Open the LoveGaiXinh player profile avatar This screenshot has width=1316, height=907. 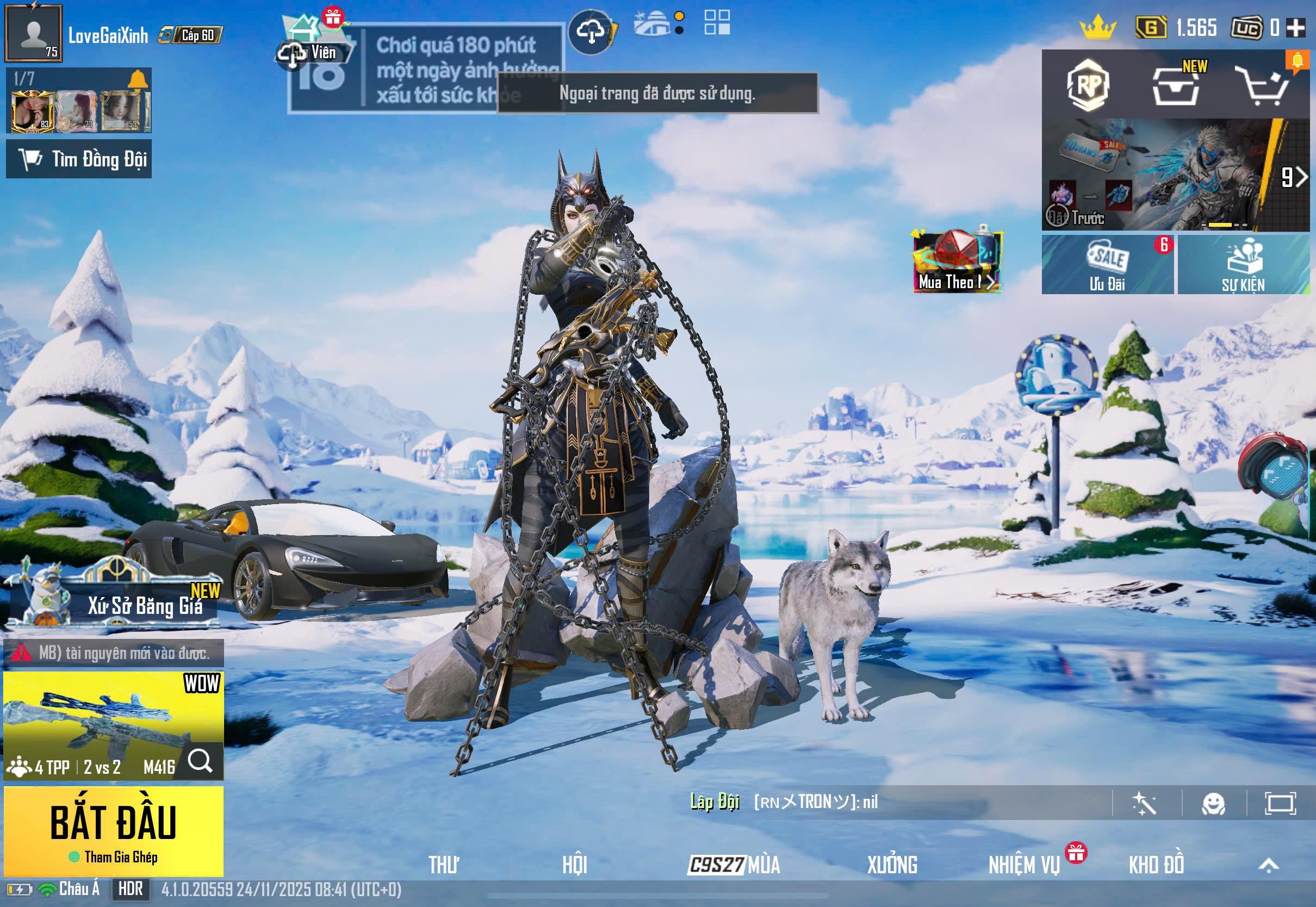tap(33, 33)
